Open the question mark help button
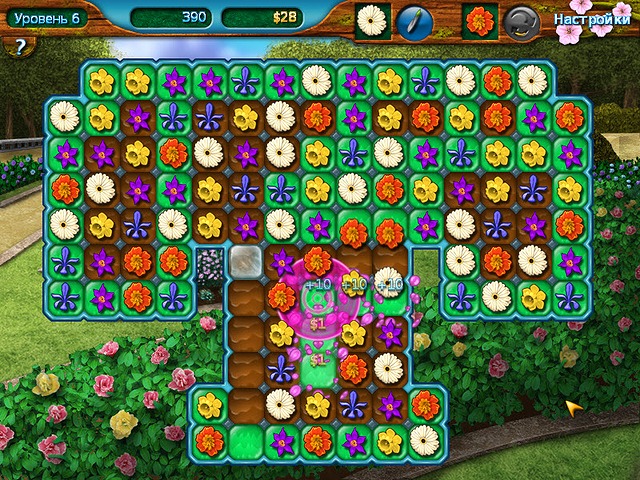 [18, 45]
